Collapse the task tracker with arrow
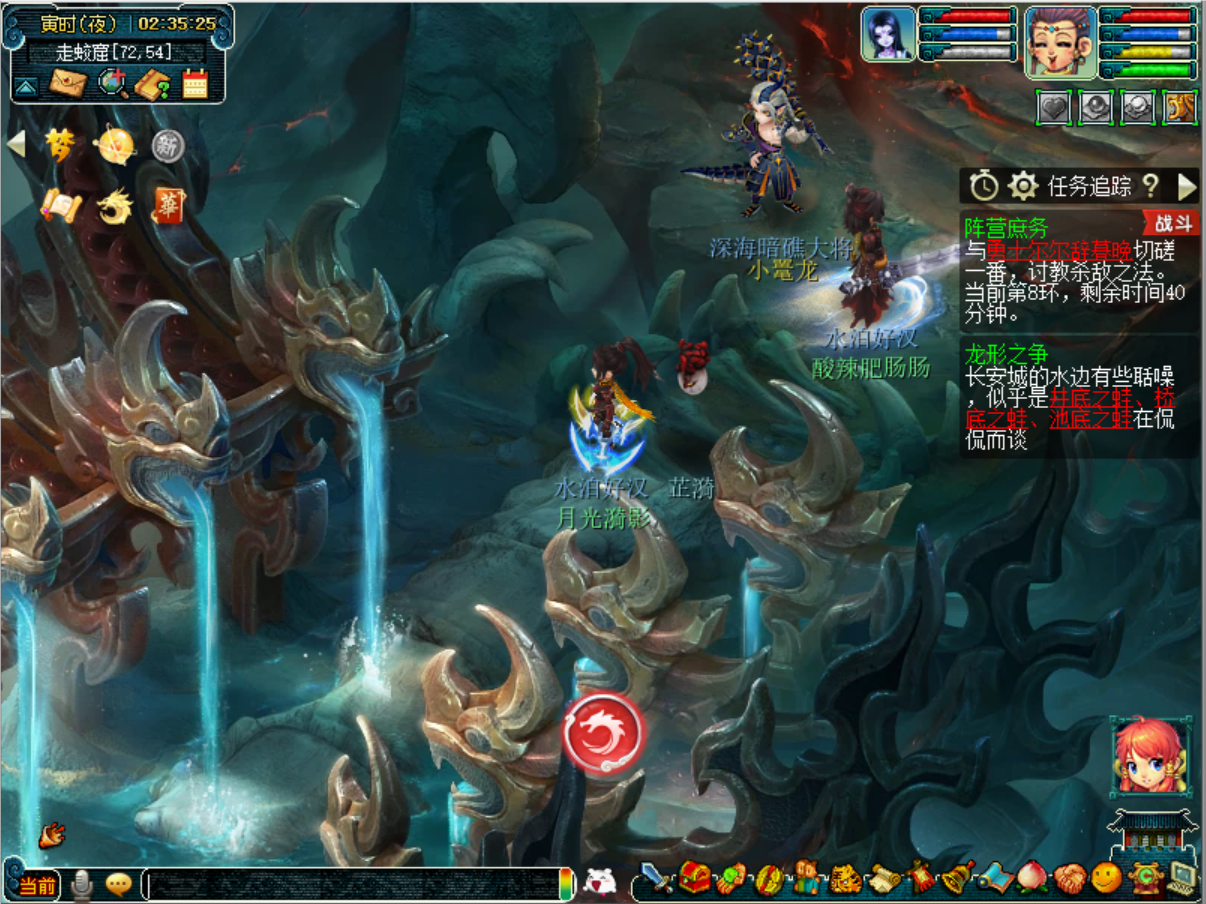The image size is (1206, 904). coord(1187,185)
